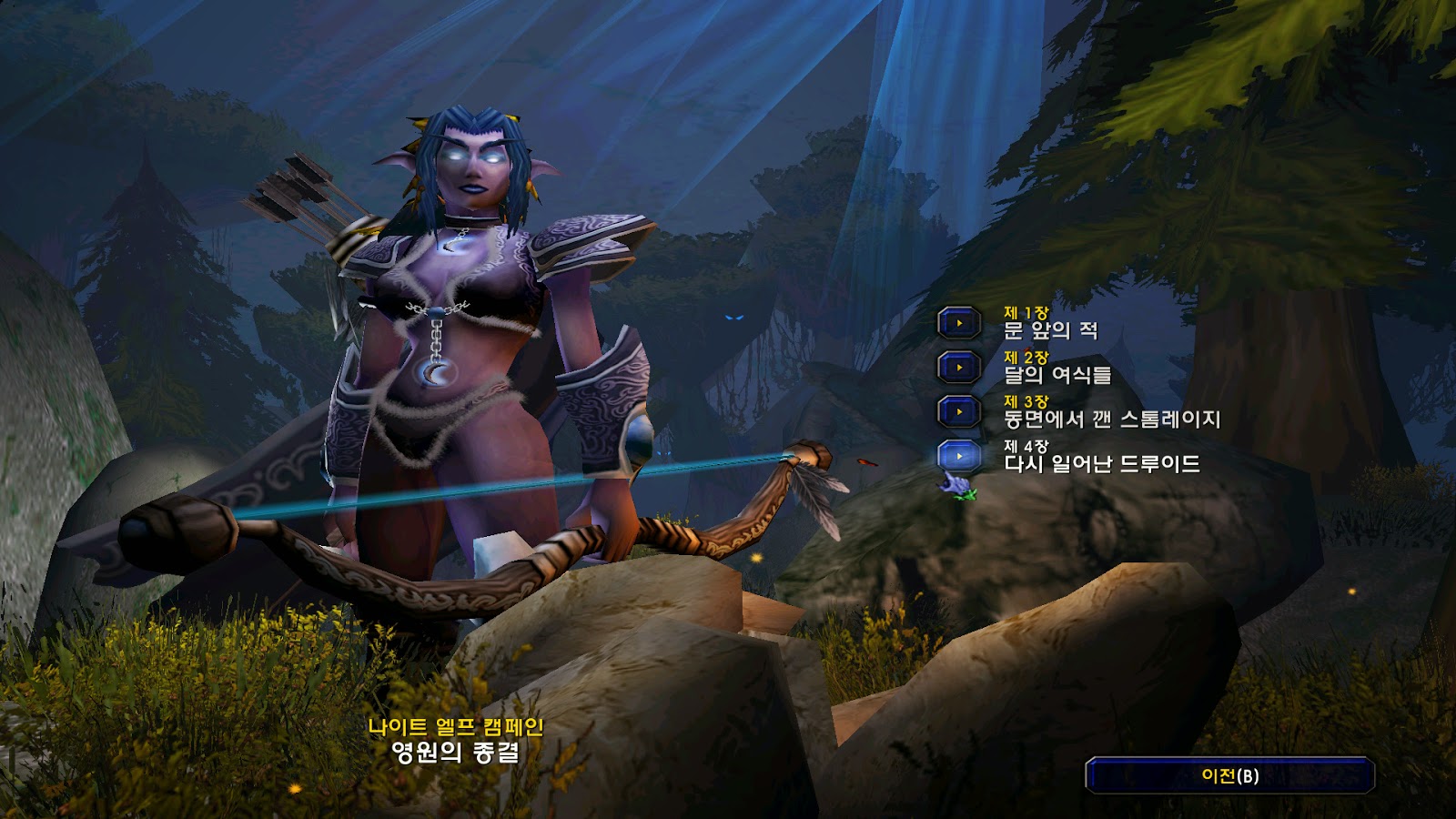1456x819 pixels.
Task: Go back with the '이전(B)' button
Action: [x=1229, y=776]
